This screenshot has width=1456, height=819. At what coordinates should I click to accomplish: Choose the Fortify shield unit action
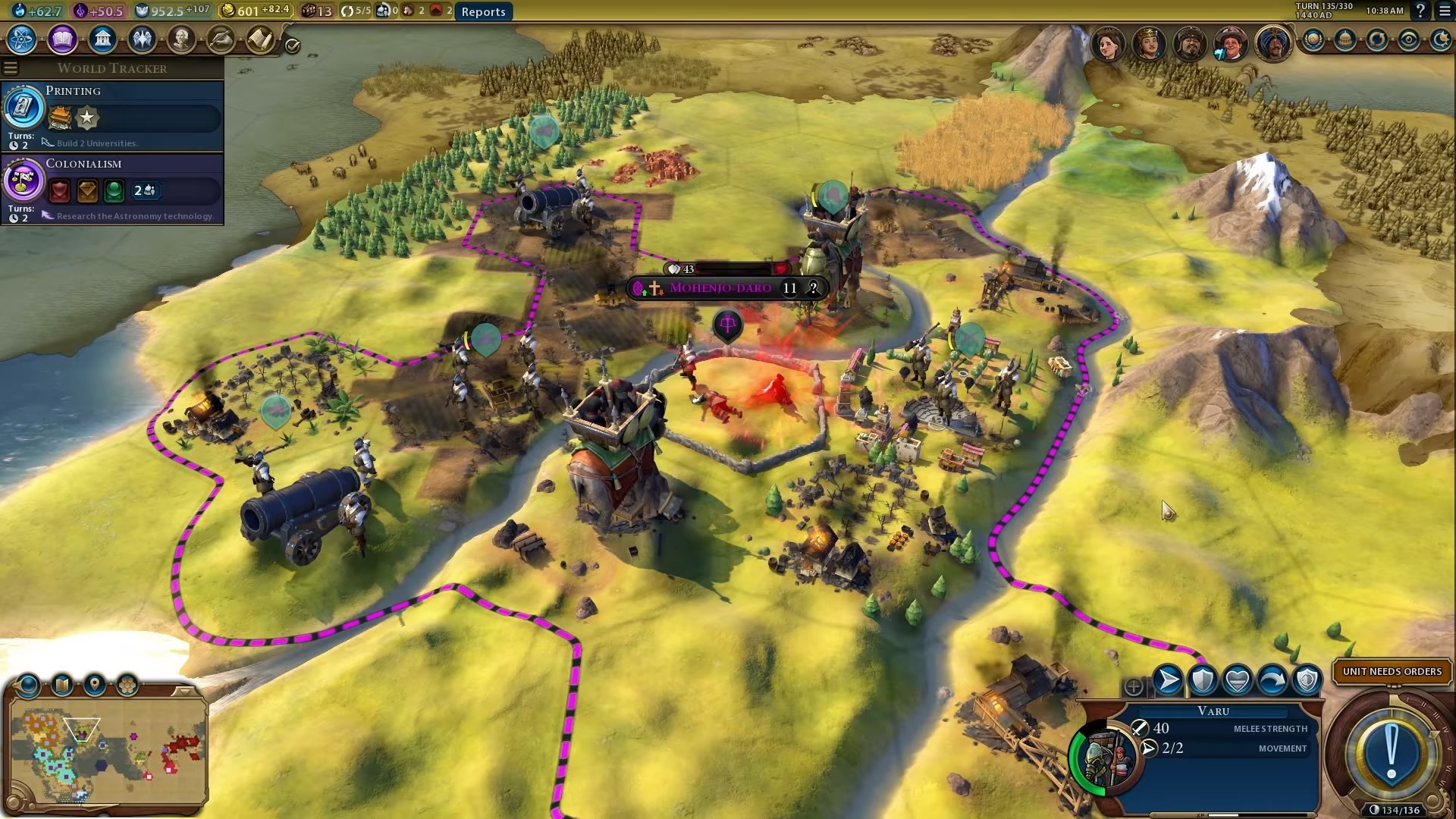click(x=1203, y=680)
